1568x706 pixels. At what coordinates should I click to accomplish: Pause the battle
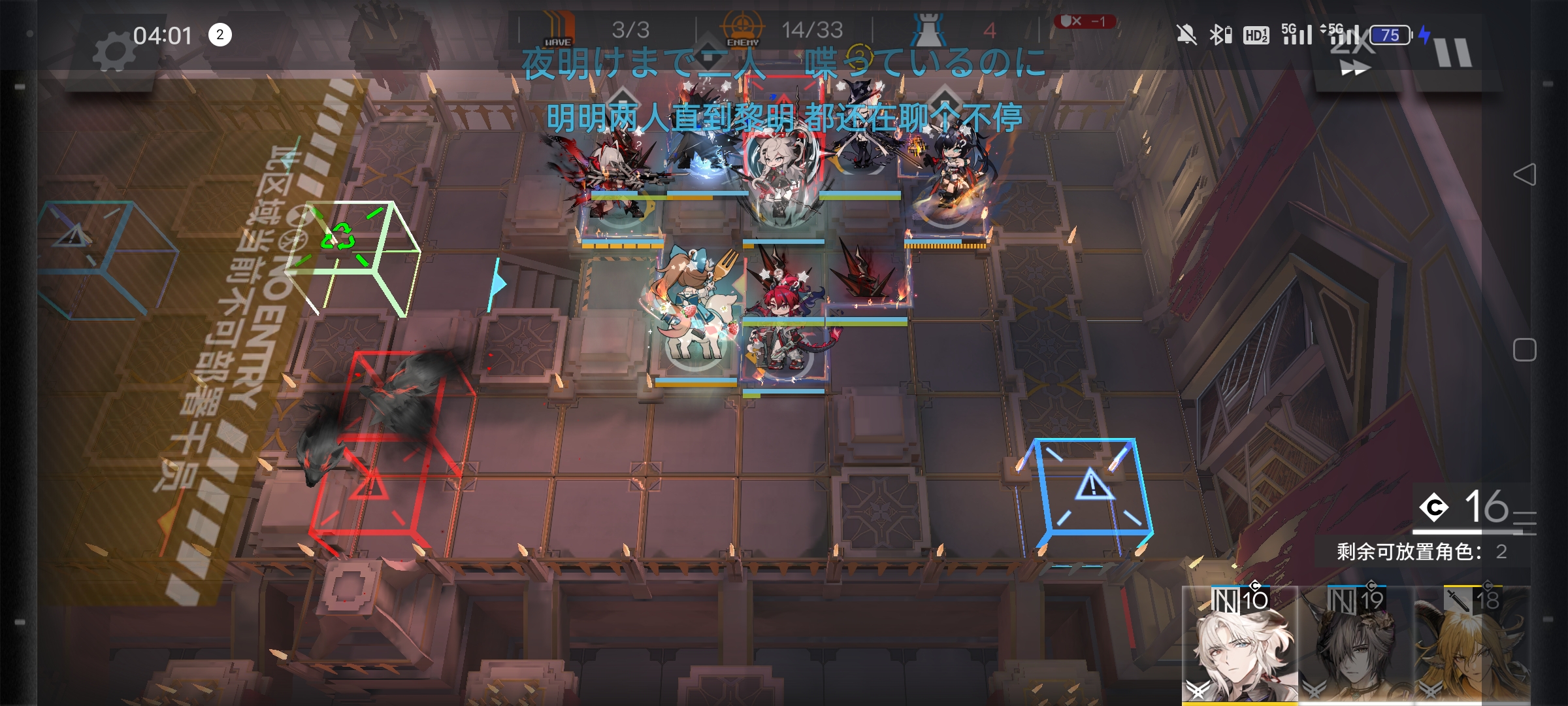(1453, 52)
